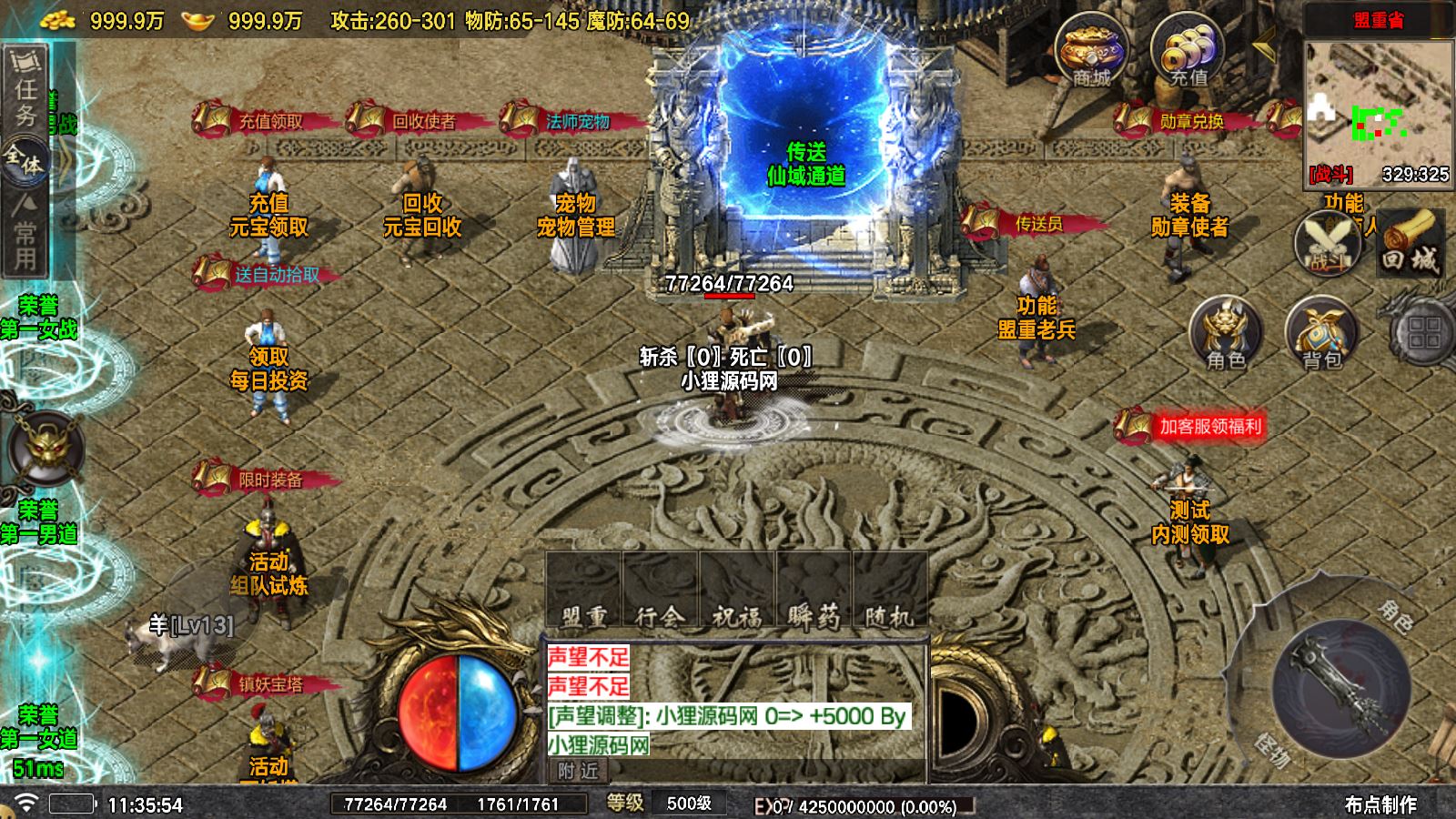Use the 回城 return scroll button
This screenshot has width=1456, height=819.
(1410, 244)
